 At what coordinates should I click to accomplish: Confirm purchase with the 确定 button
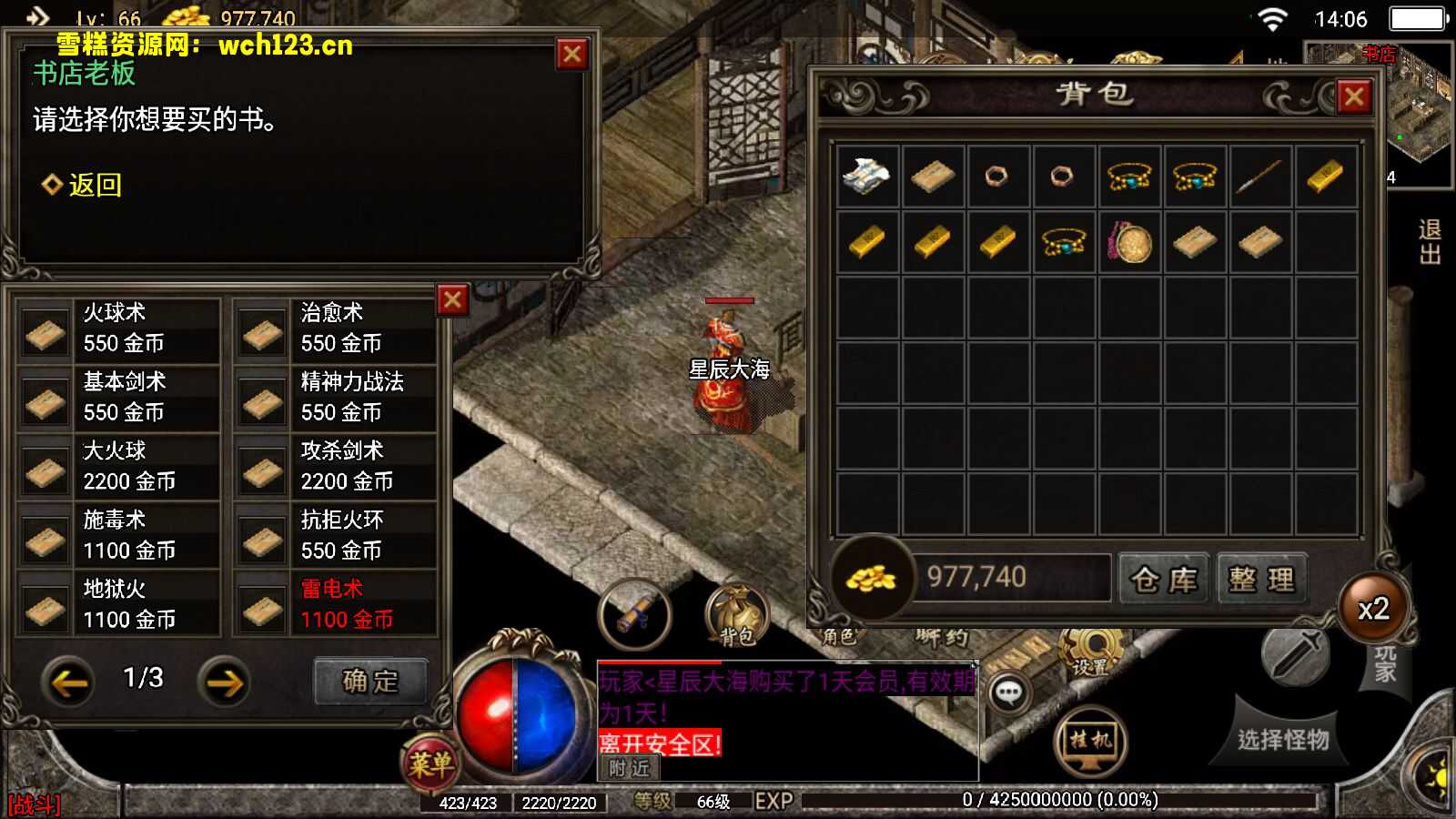[370, 682]
